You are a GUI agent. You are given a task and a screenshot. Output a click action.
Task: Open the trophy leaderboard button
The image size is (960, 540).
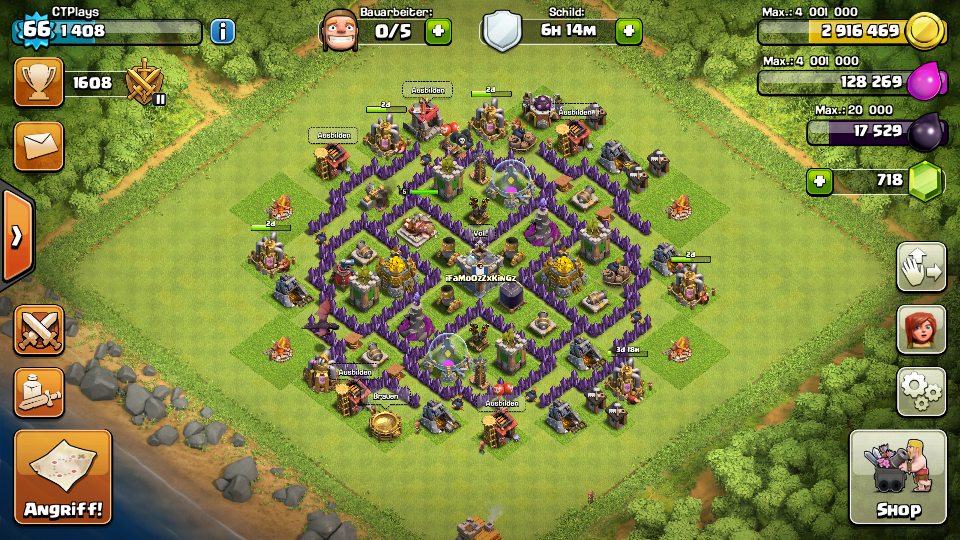pyautogui.click(x=39, y=83)
